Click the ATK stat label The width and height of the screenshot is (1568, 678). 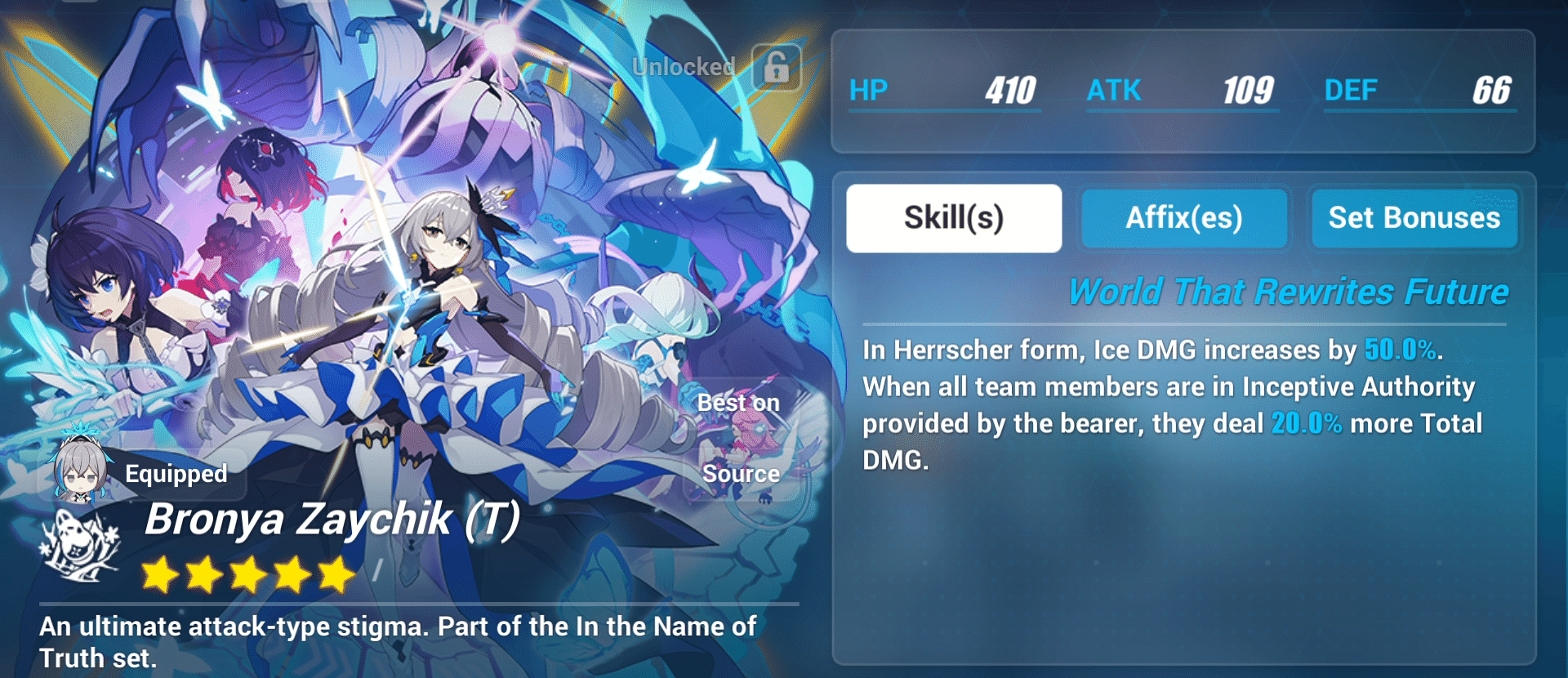(x=1116, y=91)
